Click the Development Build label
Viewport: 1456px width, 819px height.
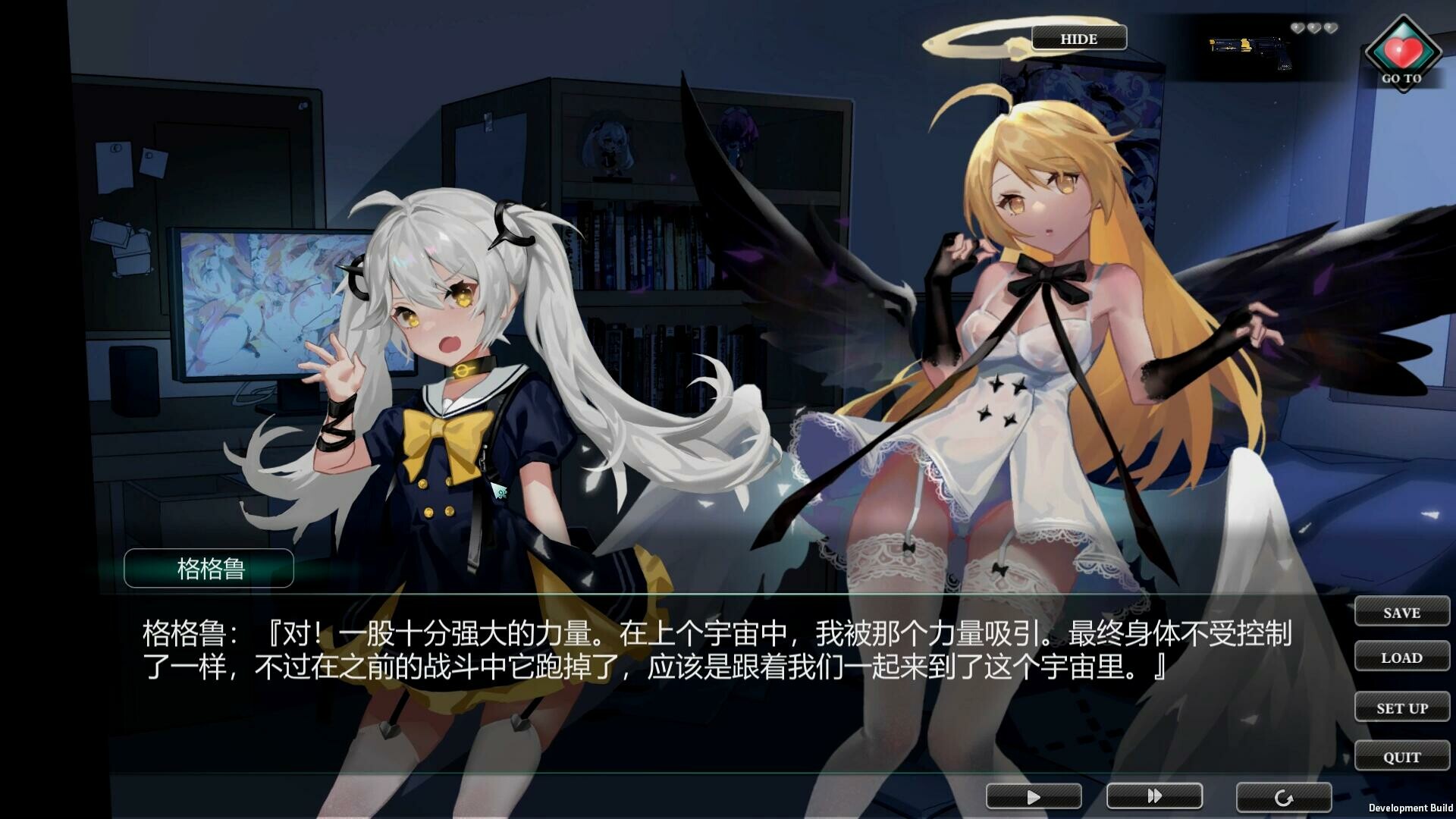pyautogui.click(x=1411, y=805)
